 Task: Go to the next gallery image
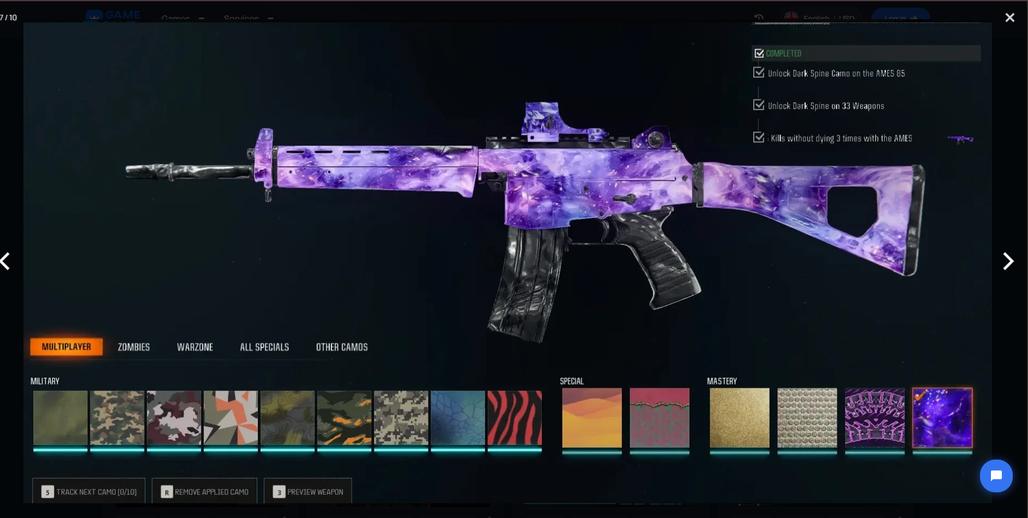point(1008,261)
